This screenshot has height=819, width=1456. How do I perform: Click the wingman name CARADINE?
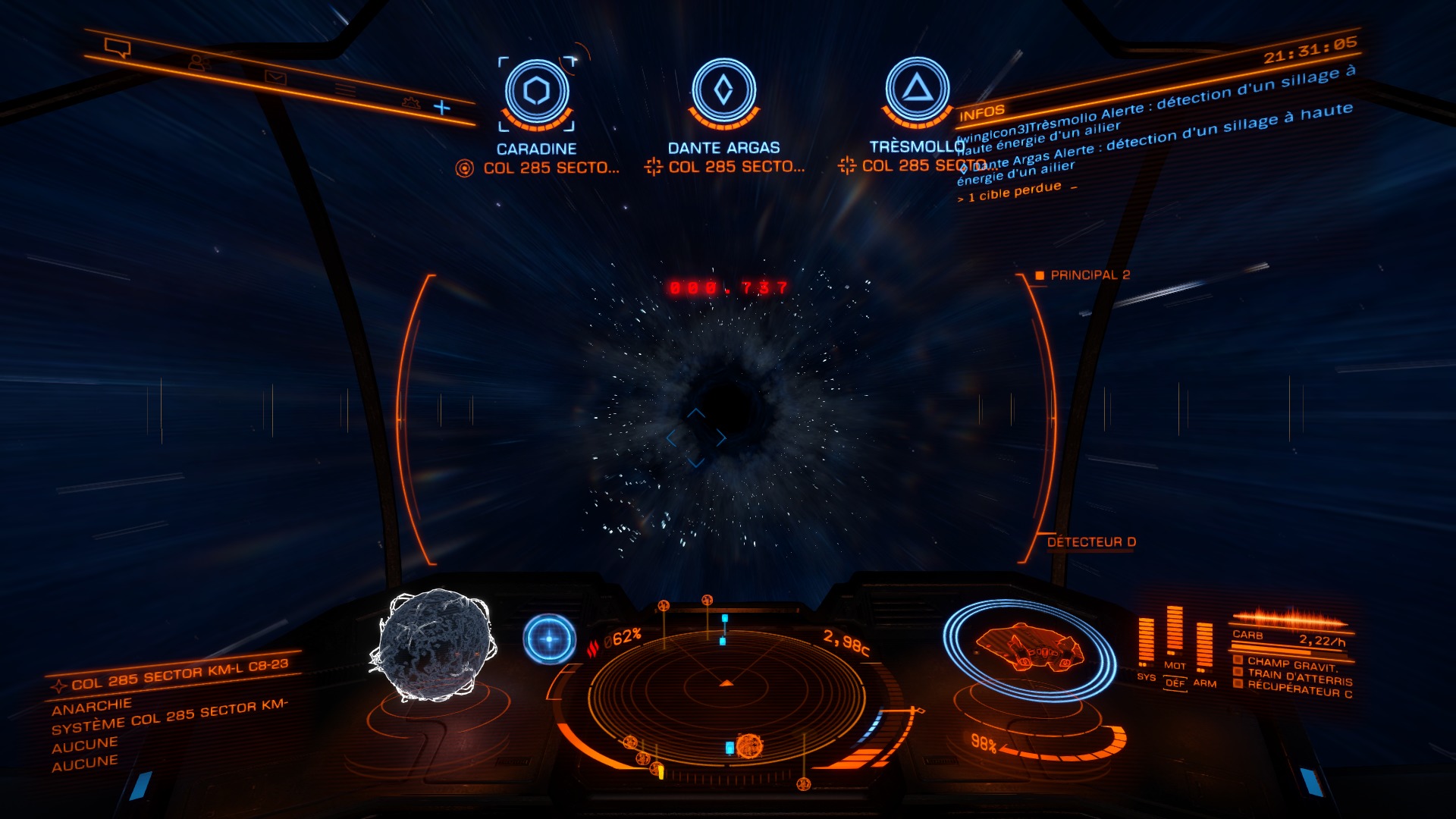[537, 146]
